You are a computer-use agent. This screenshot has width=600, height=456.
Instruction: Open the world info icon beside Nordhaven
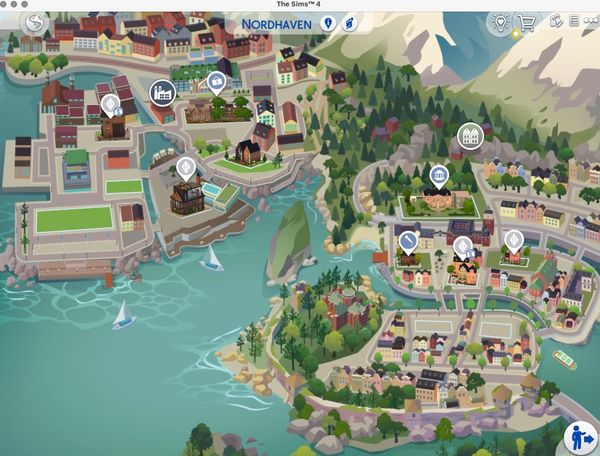tap(326, 22)
